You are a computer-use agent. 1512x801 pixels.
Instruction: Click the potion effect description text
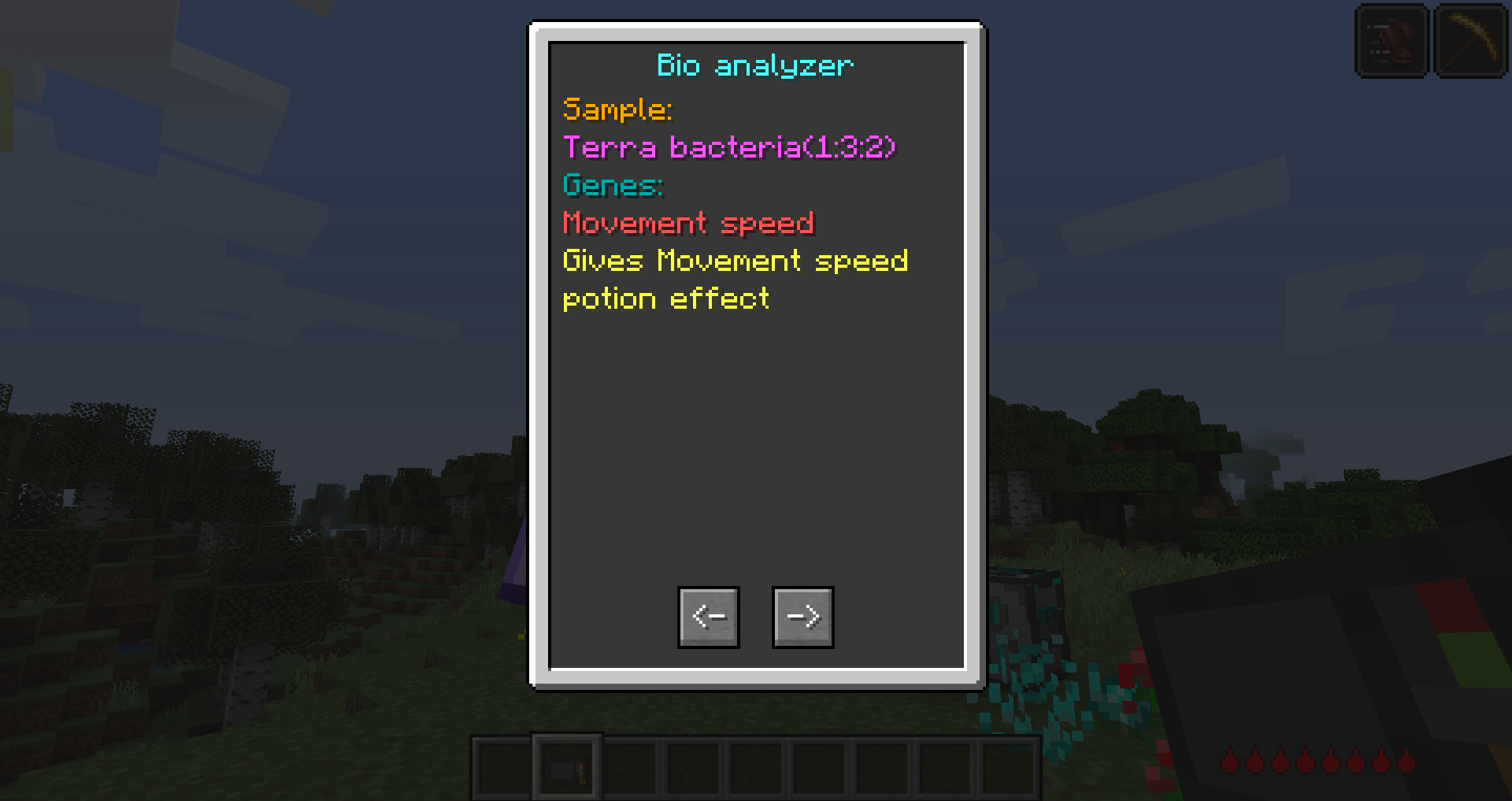coord(665,299)
